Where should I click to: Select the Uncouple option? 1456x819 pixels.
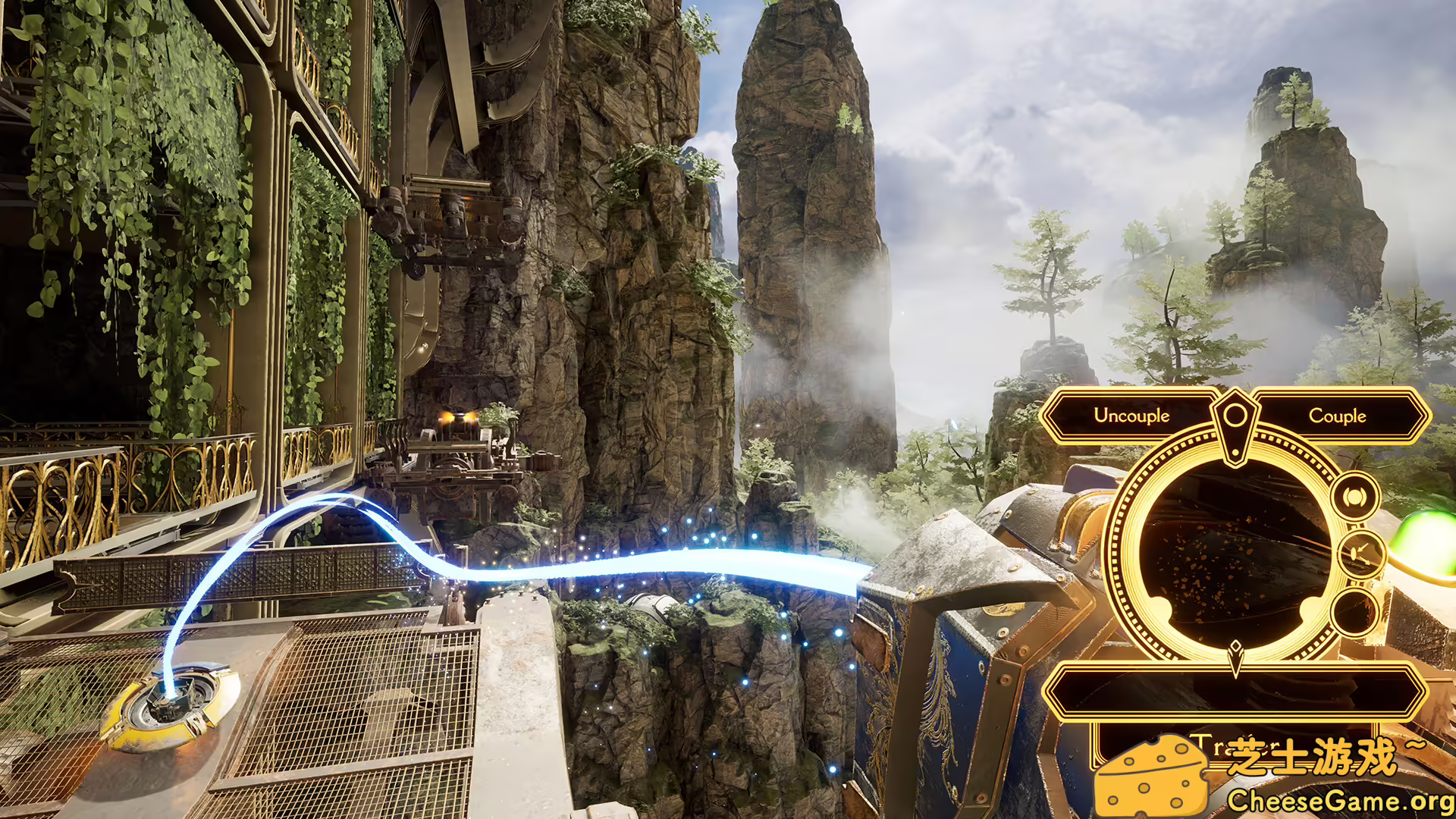[x=1131, y=416]
